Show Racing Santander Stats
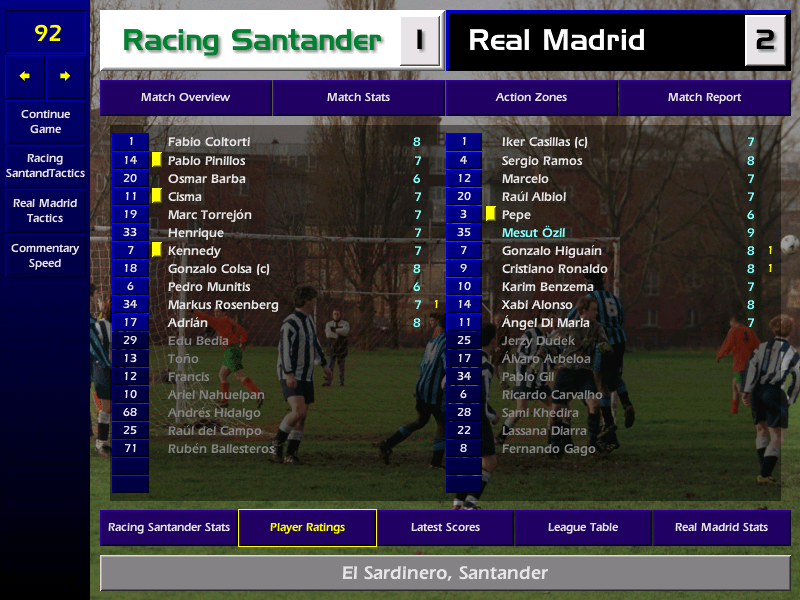 click(169, 528)
